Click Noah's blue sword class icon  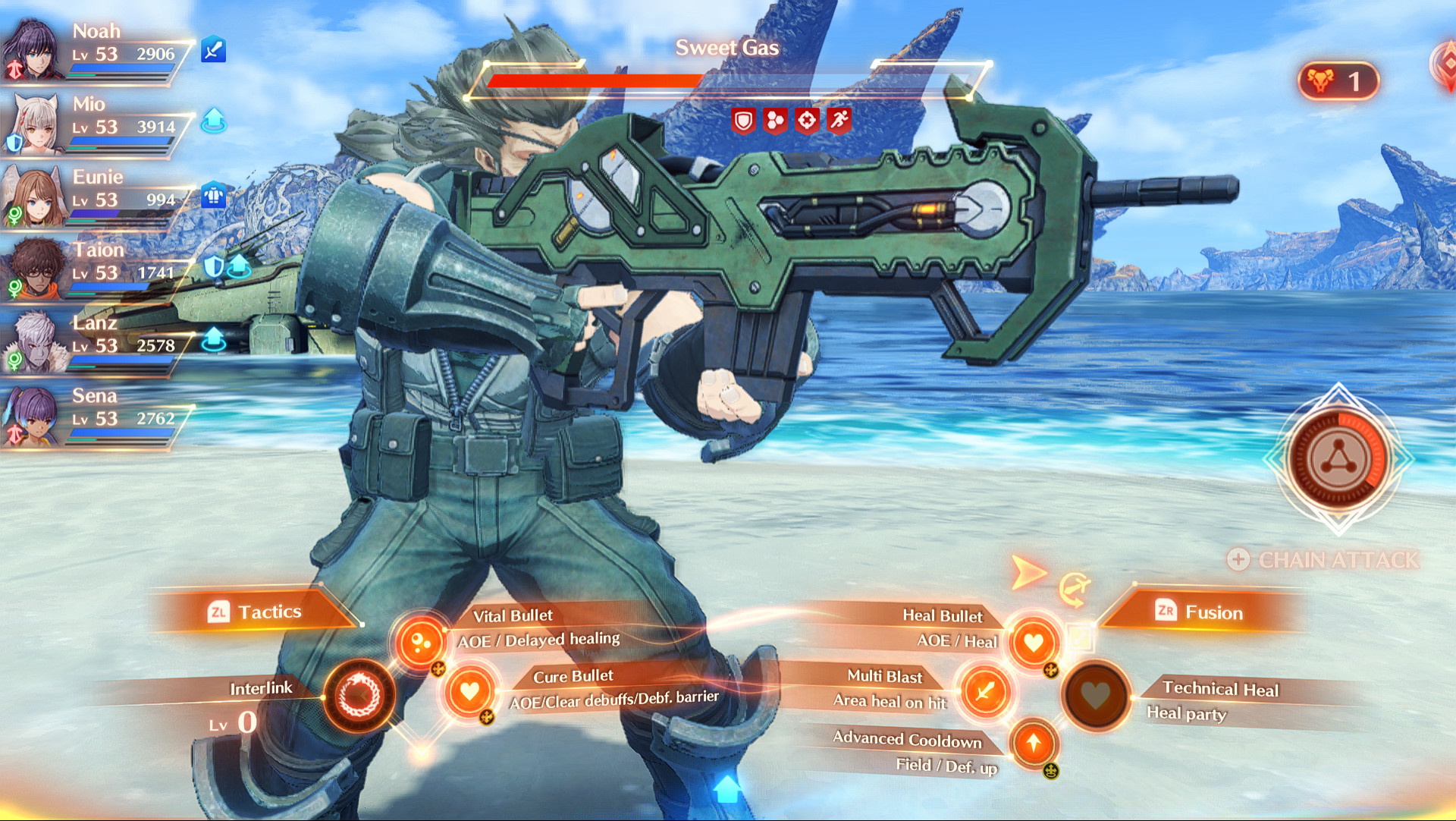click(x=214, y=47)
